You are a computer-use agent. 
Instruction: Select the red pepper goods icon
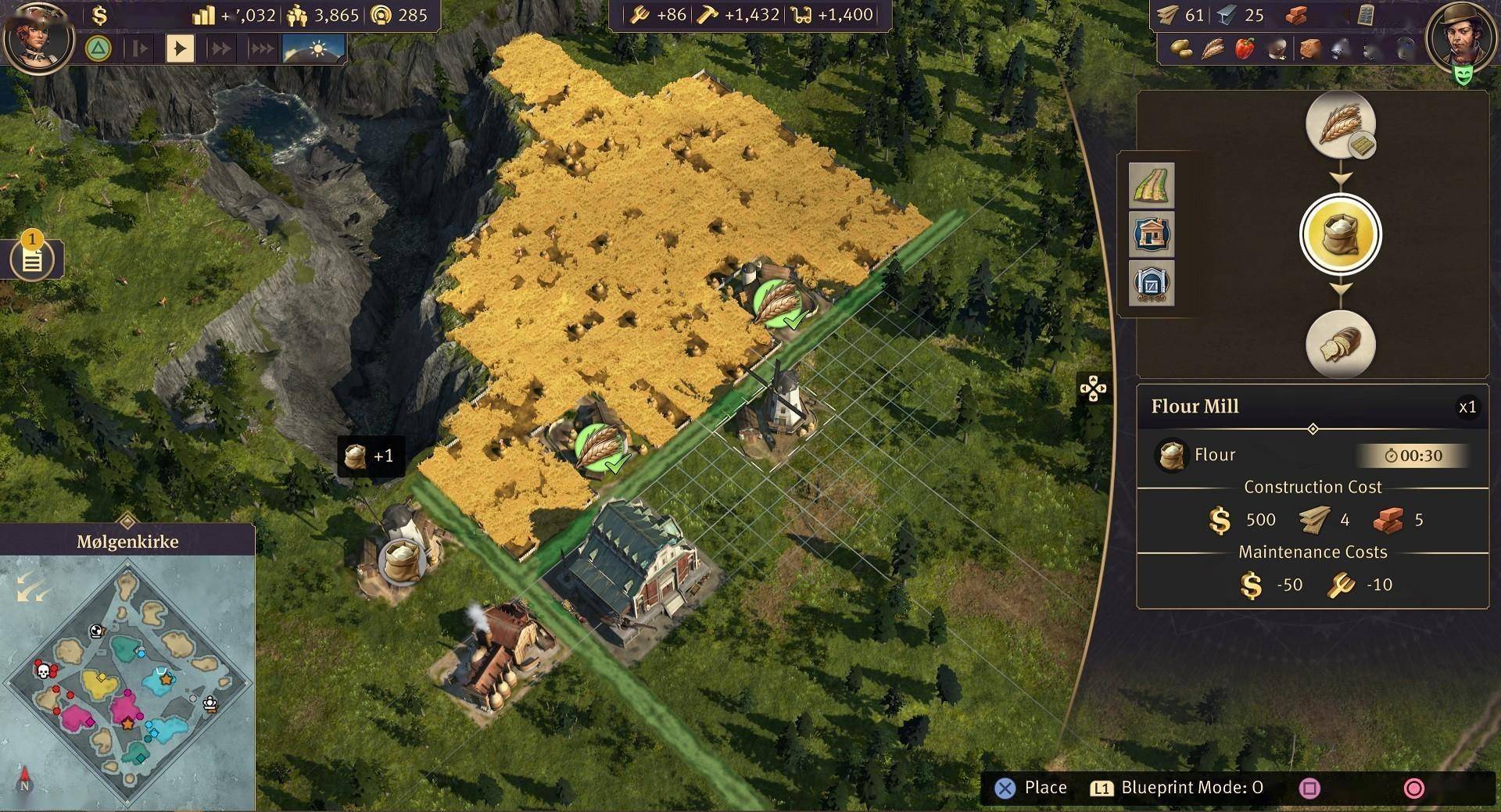(x=1244, y=49)
